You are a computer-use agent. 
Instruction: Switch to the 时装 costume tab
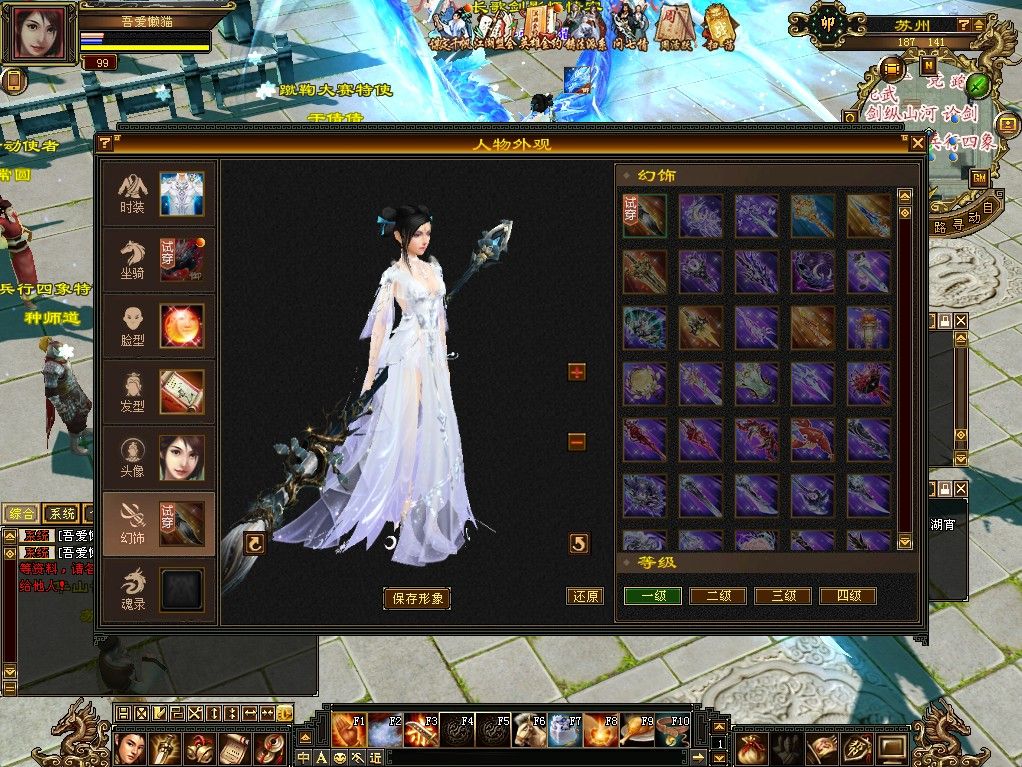click(159, 196)
